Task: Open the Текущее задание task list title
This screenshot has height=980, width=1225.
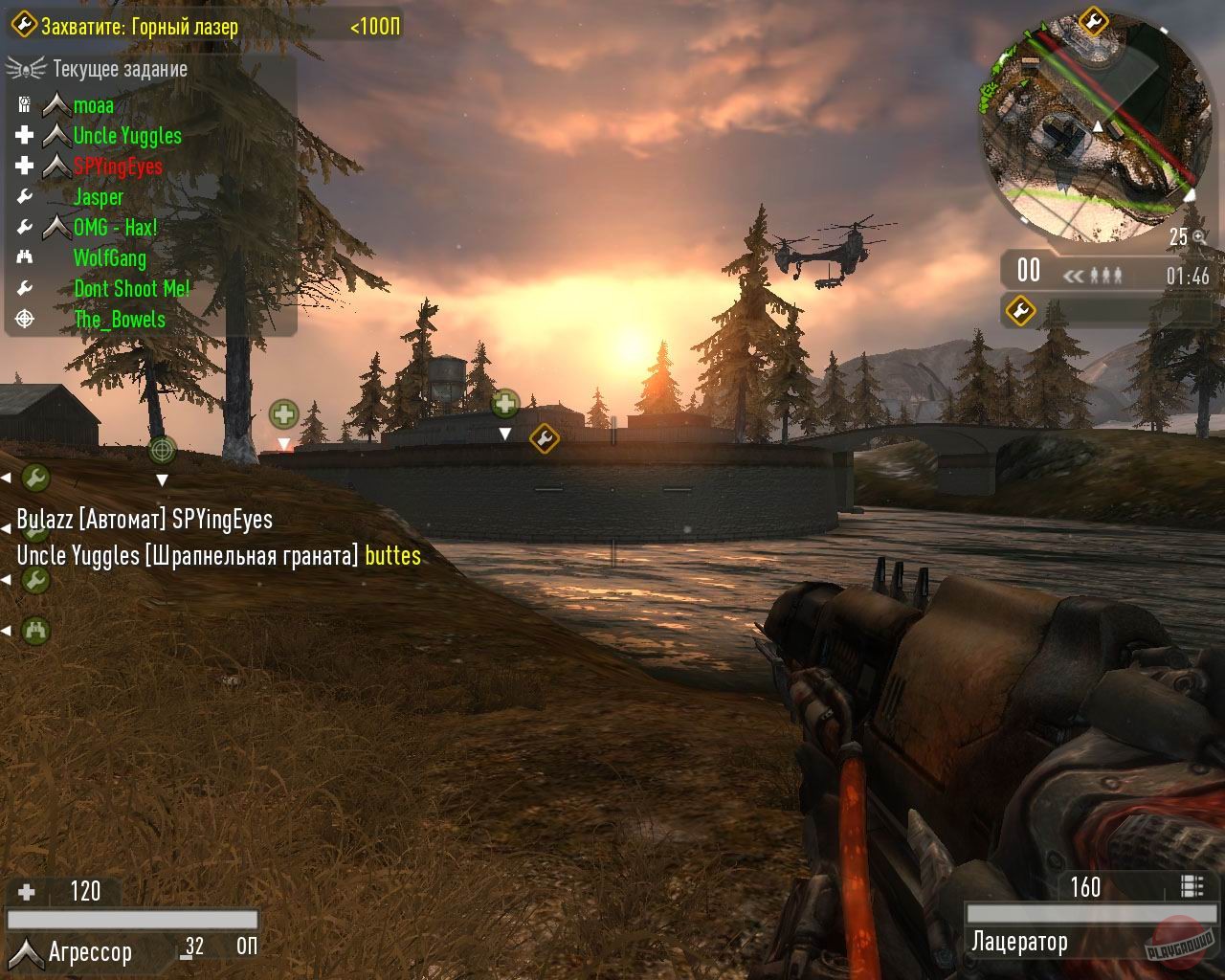Action: [120, 69]
